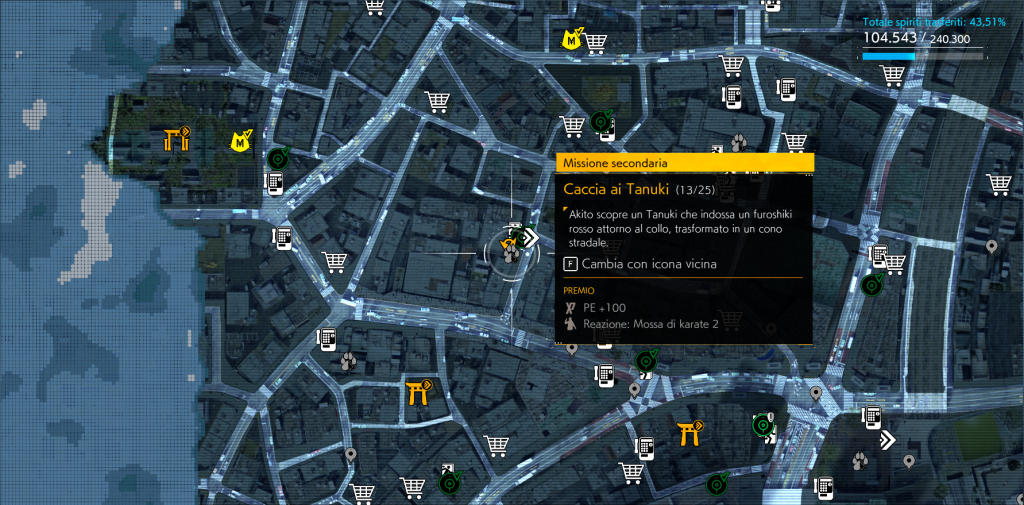Pick the torii gate beside the exclamation-badged target marker
Viewport: 1024px width, 505px height.
689,432
